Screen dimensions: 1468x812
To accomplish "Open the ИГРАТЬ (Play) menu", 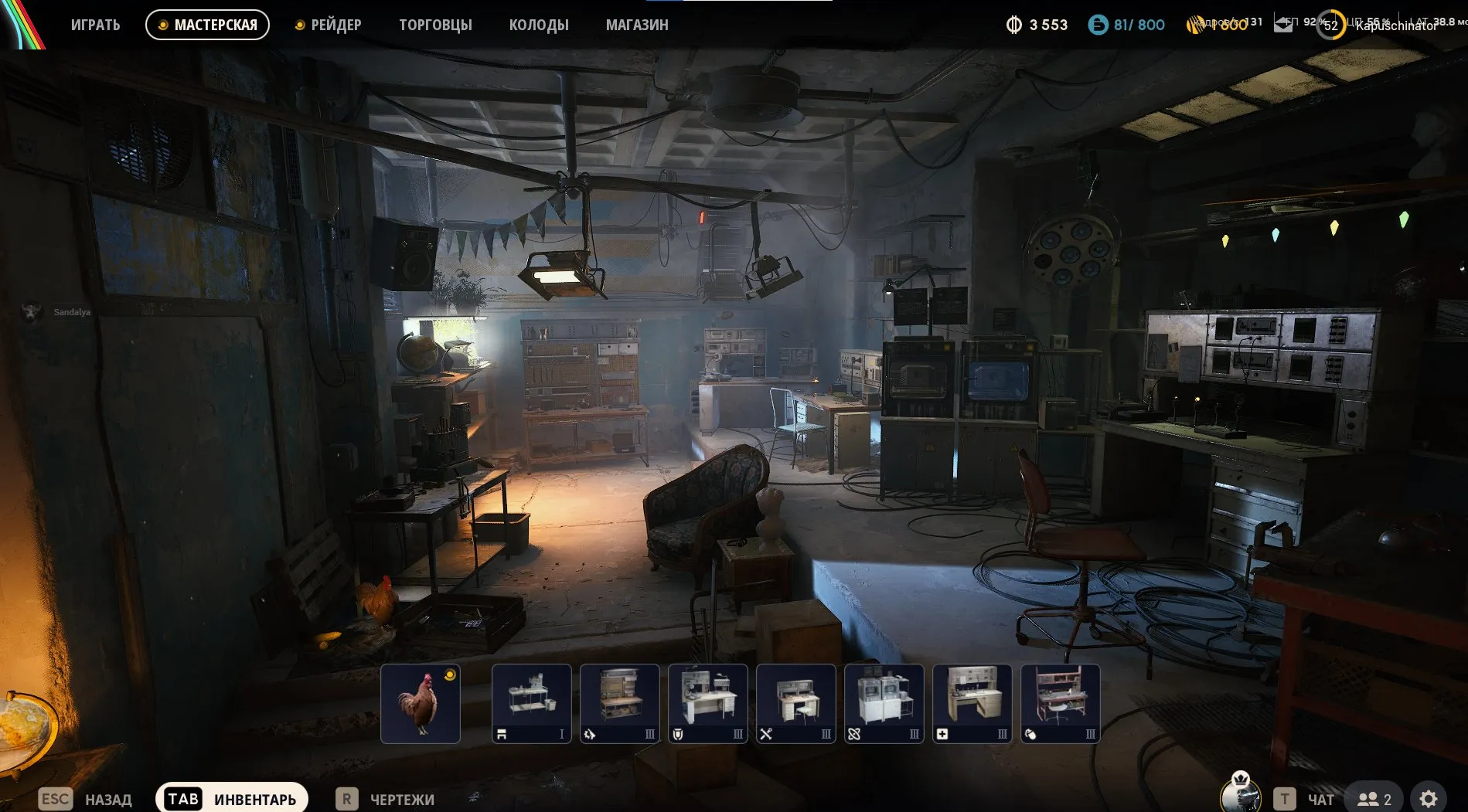I will [95, 25].
